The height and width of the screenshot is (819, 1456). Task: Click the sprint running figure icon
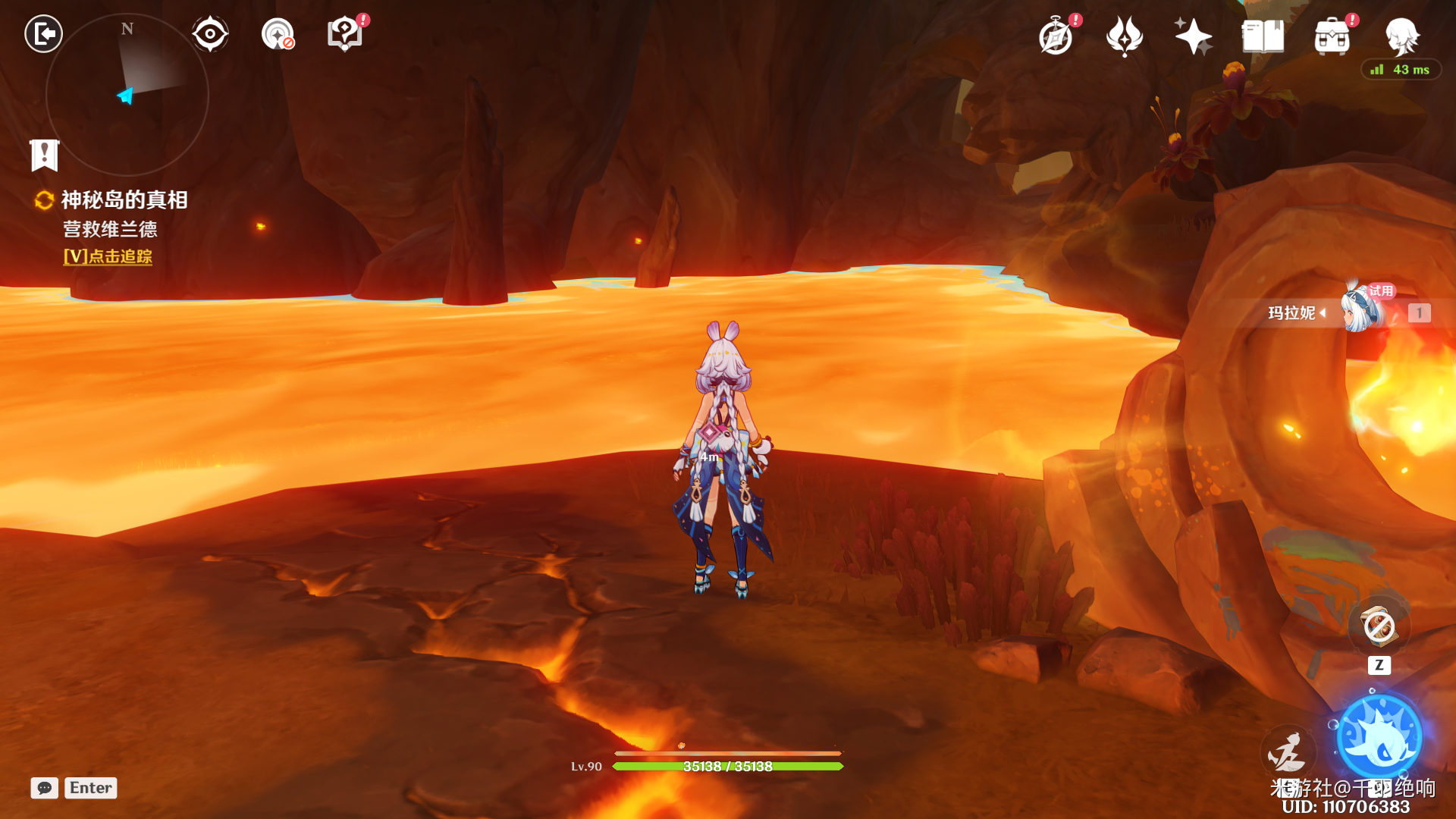click(1287, 752)
